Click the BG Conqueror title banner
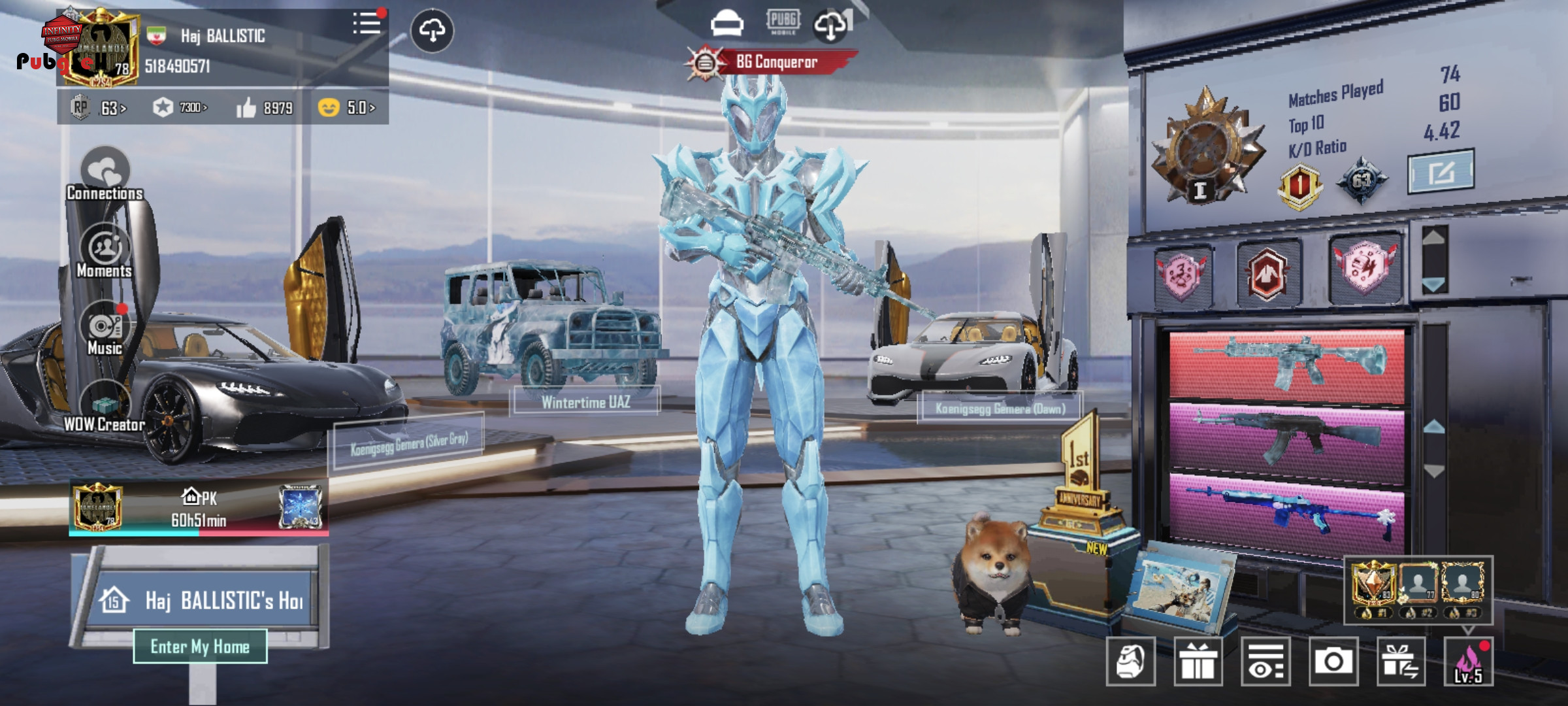1568x706 pixels. click(x=774, y=63)
